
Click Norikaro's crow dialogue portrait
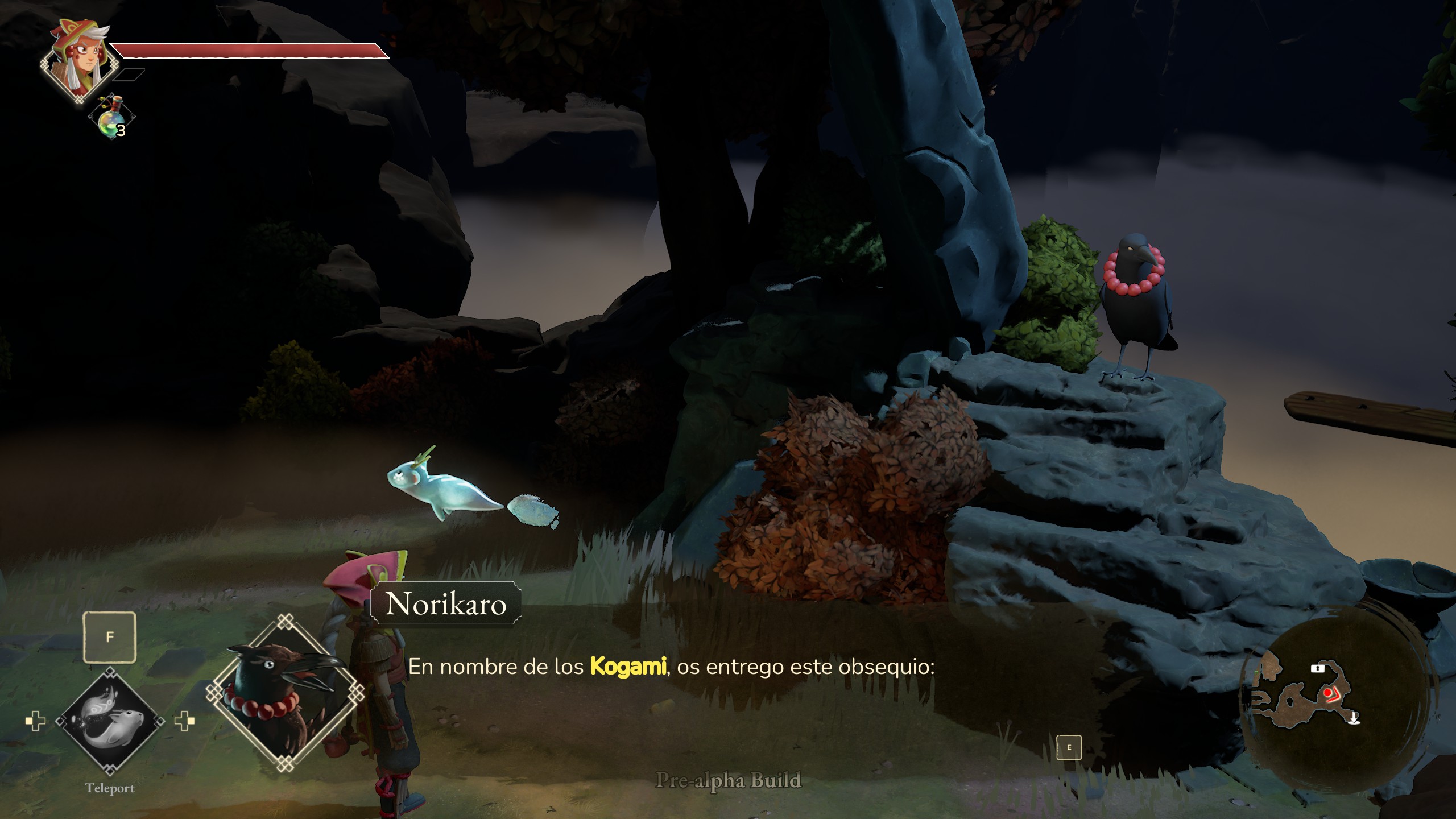pos(286,692)
